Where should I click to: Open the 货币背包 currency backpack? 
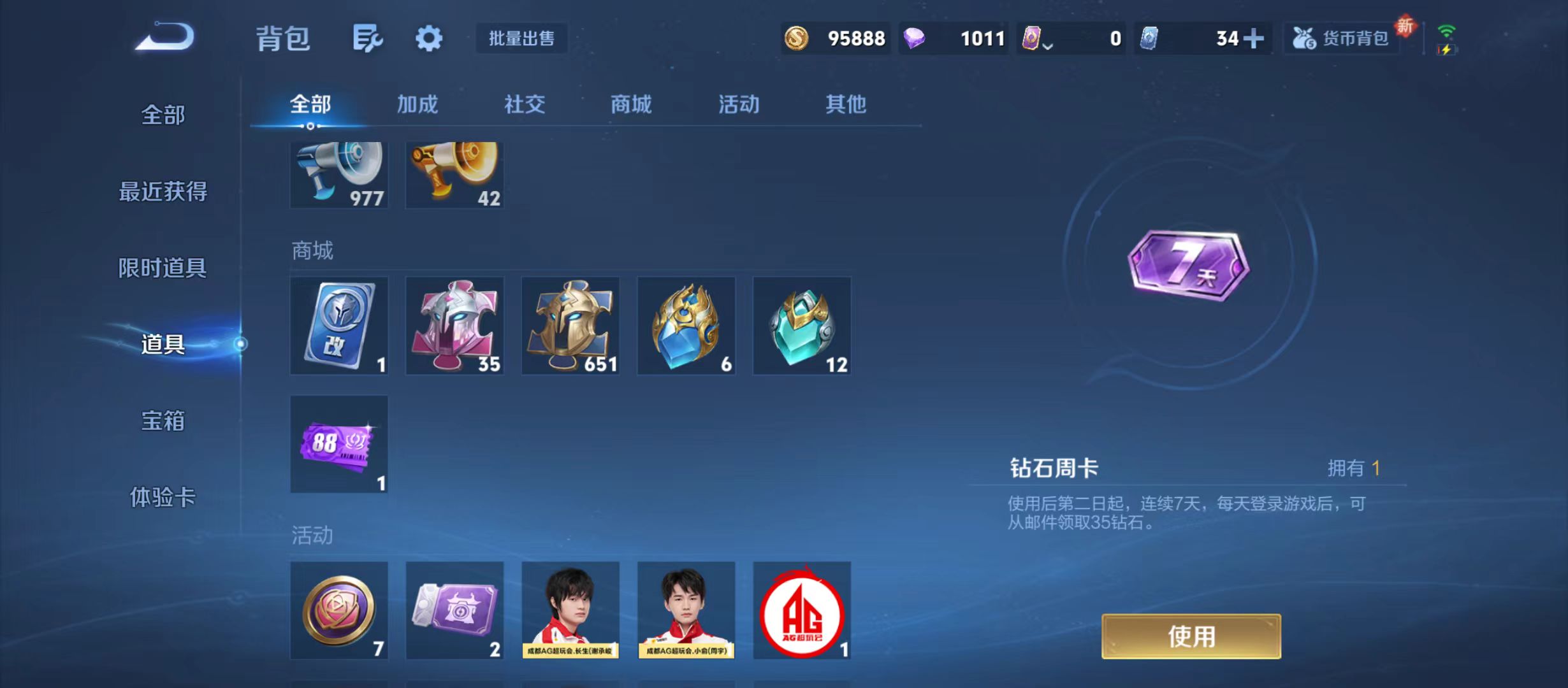point(1342,39)
